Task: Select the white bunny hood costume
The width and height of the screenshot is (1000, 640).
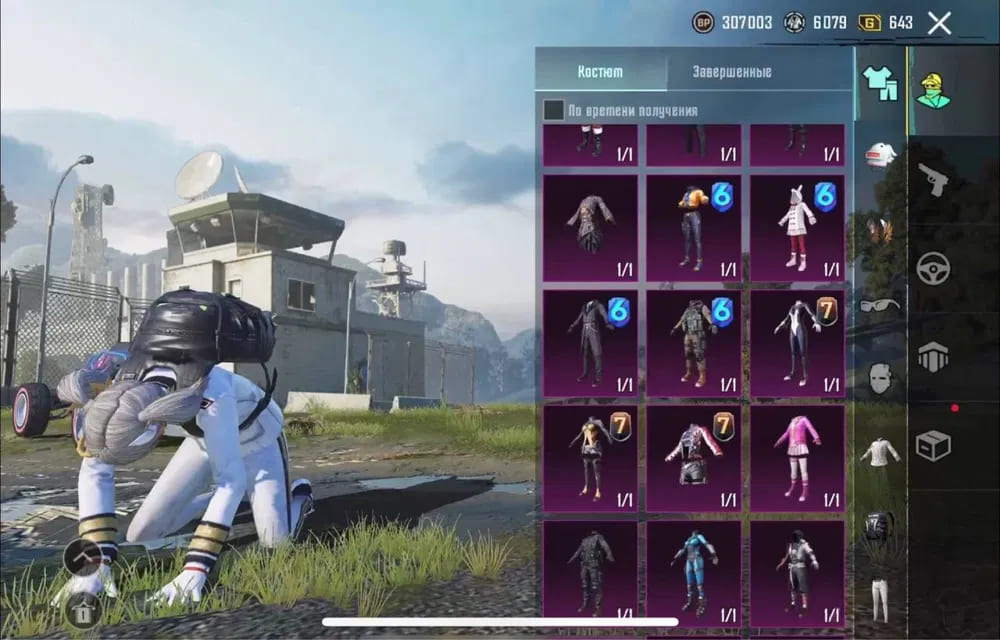Action: [797, 228]
